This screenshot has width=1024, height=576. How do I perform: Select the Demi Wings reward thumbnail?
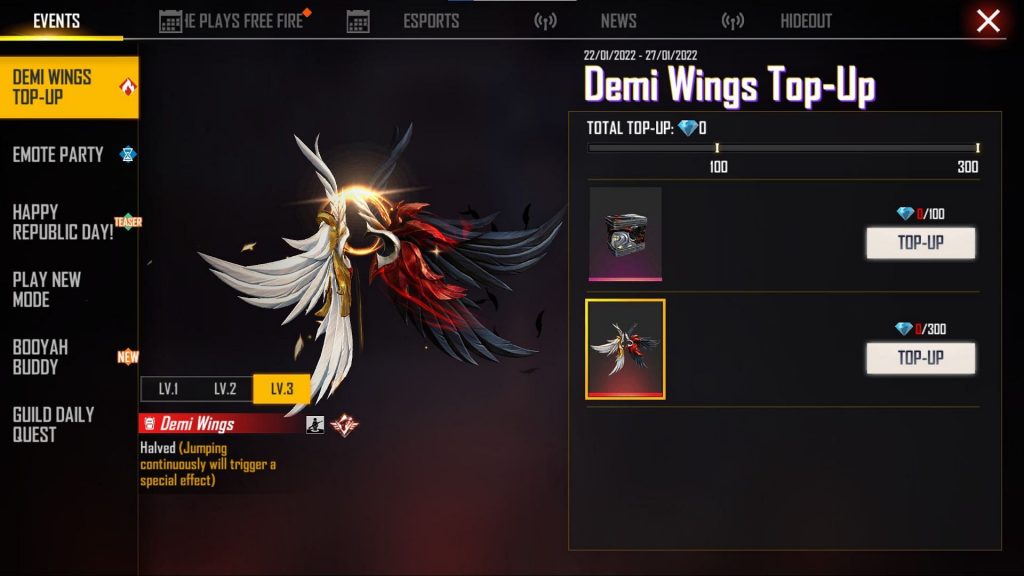click(625, 349)
